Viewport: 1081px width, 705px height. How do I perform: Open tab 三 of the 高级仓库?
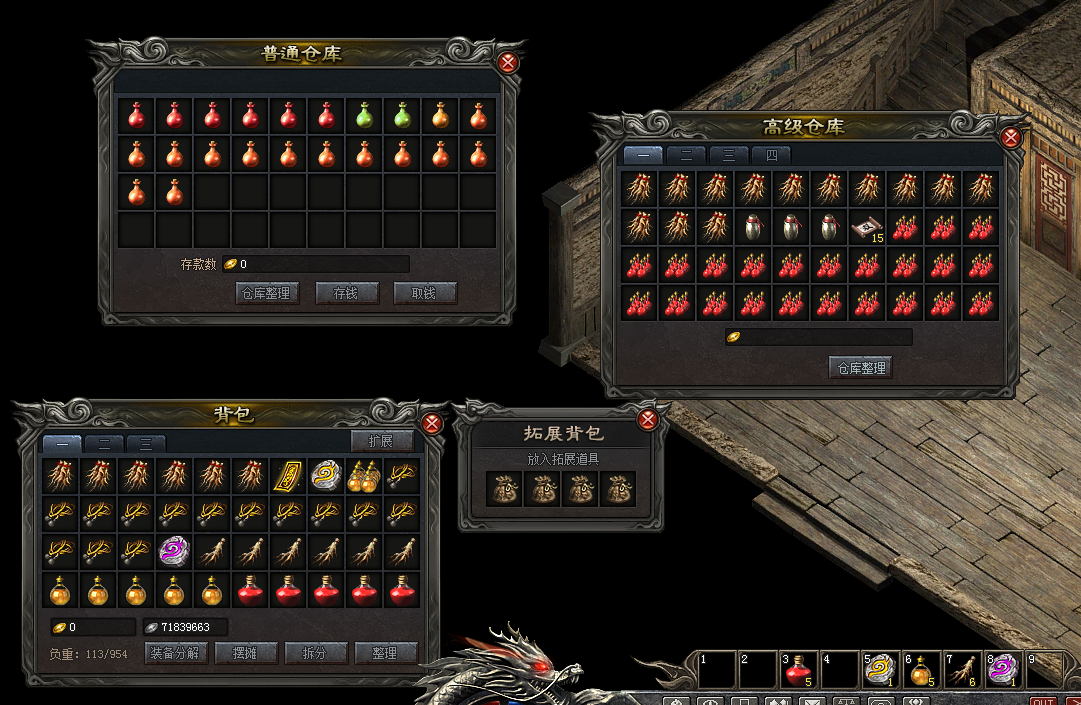pos(729,156)
